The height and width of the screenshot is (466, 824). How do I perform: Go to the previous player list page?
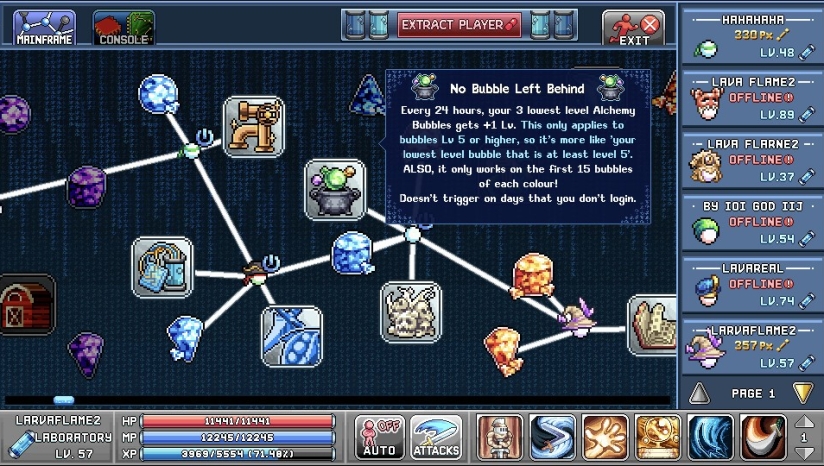tap(700, 392)
